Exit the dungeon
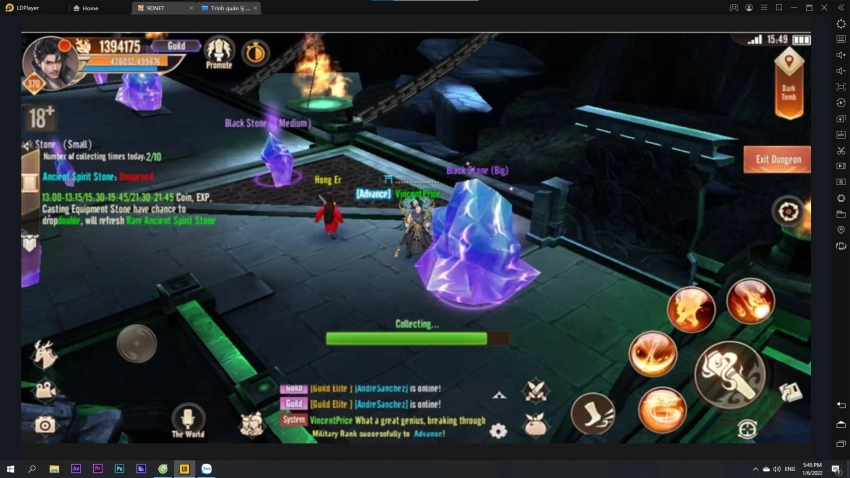 point(776,159)
